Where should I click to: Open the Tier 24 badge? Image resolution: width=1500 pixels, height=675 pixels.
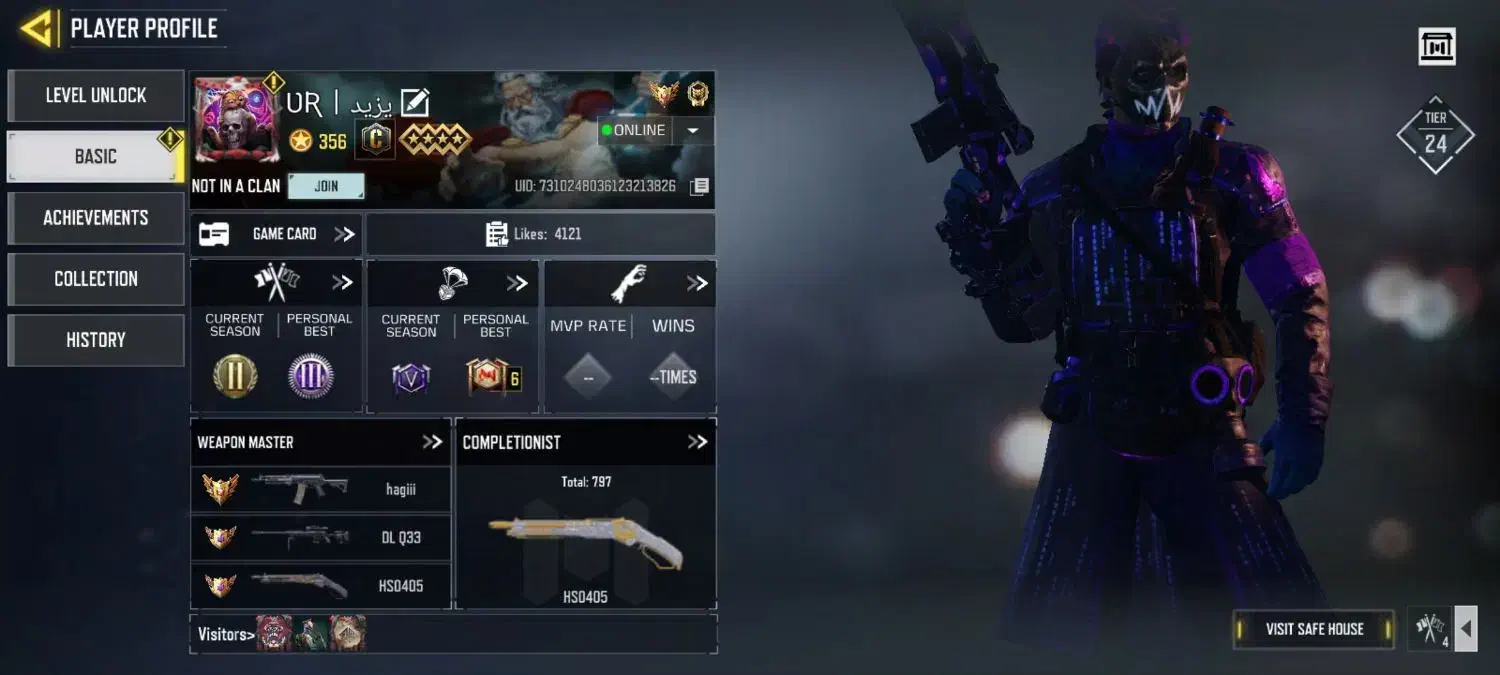(x=1435, y=135)
